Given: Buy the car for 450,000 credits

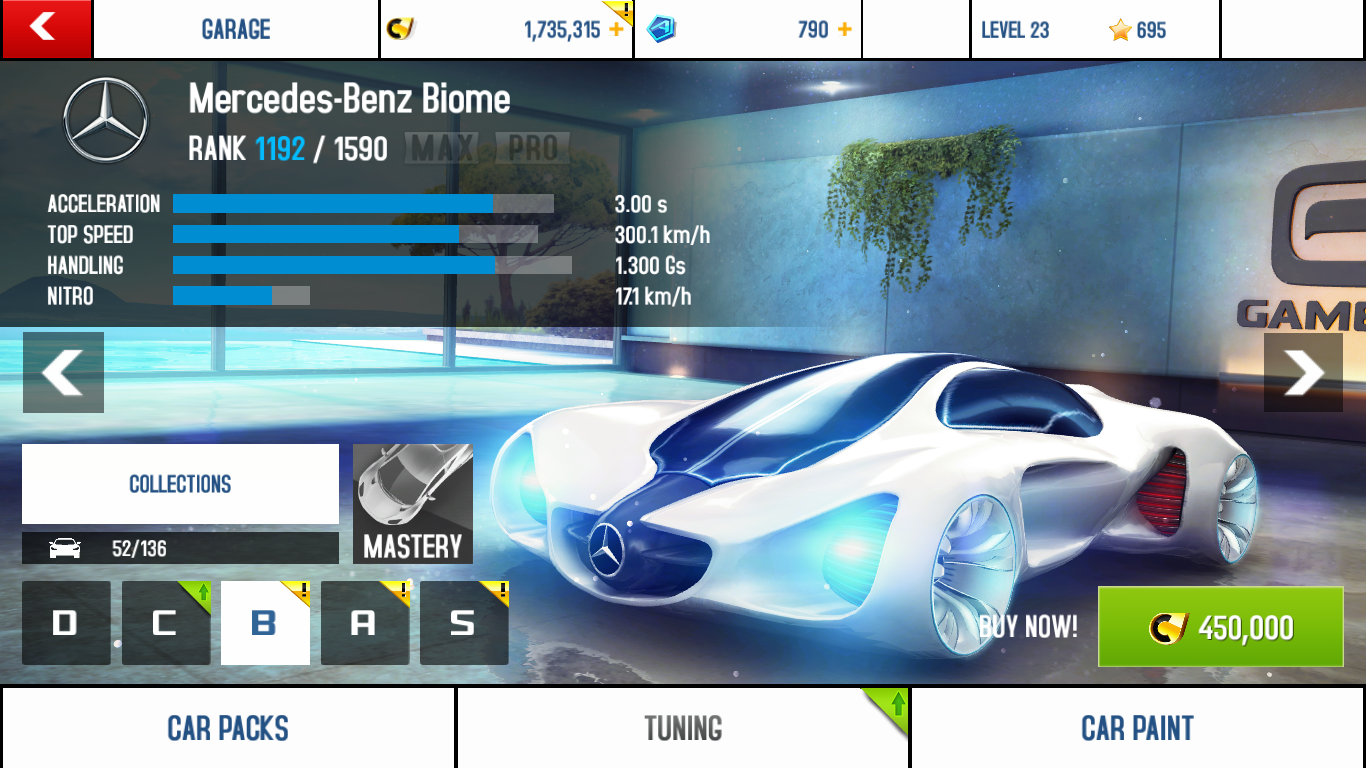Looking at the screenshot, I should point(1220,627).
